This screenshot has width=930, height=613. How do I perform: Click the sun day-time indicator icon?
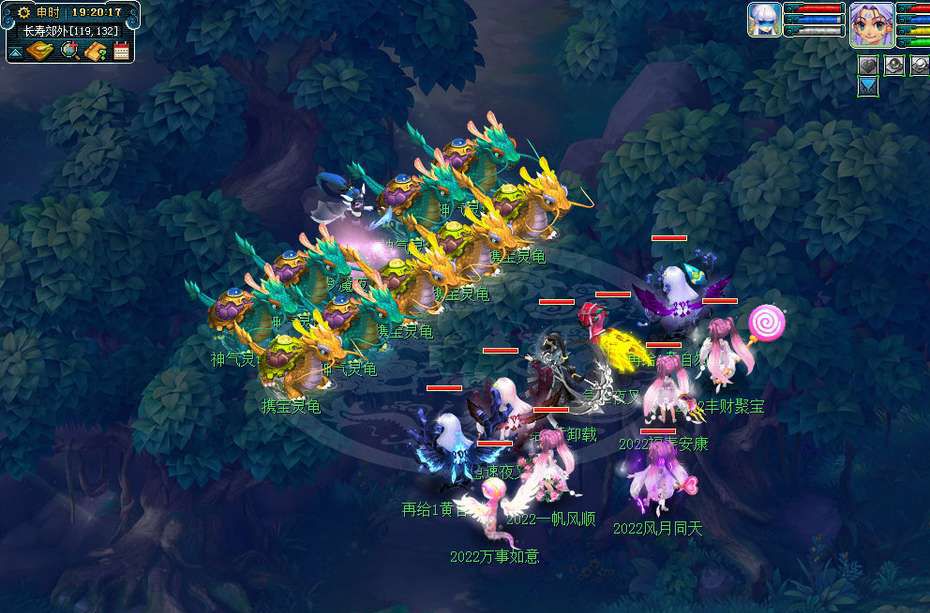(x=23, y=12)
